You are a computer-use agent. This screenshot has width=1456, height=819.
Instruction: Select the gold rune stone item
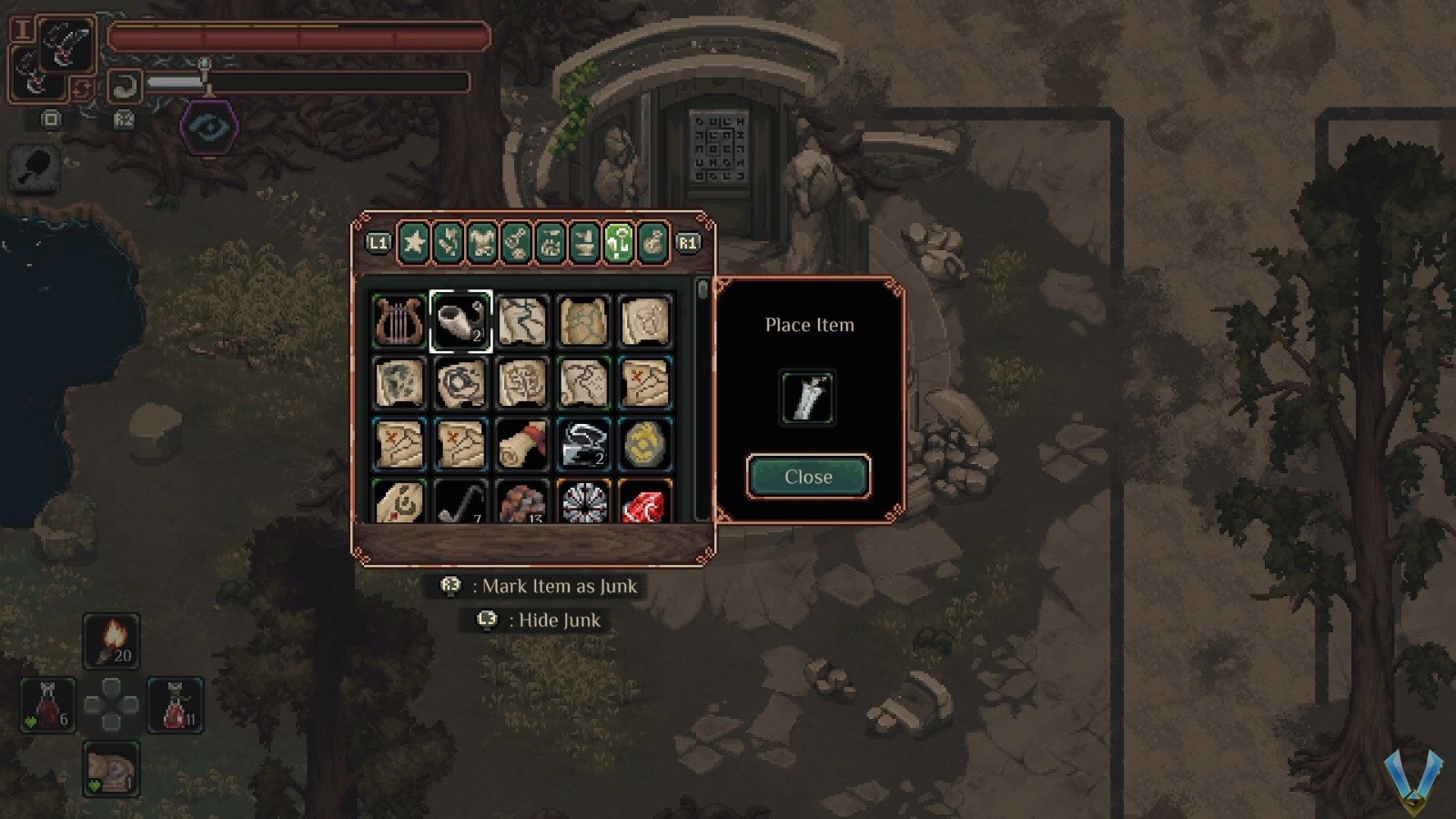(x=645, y=444)
